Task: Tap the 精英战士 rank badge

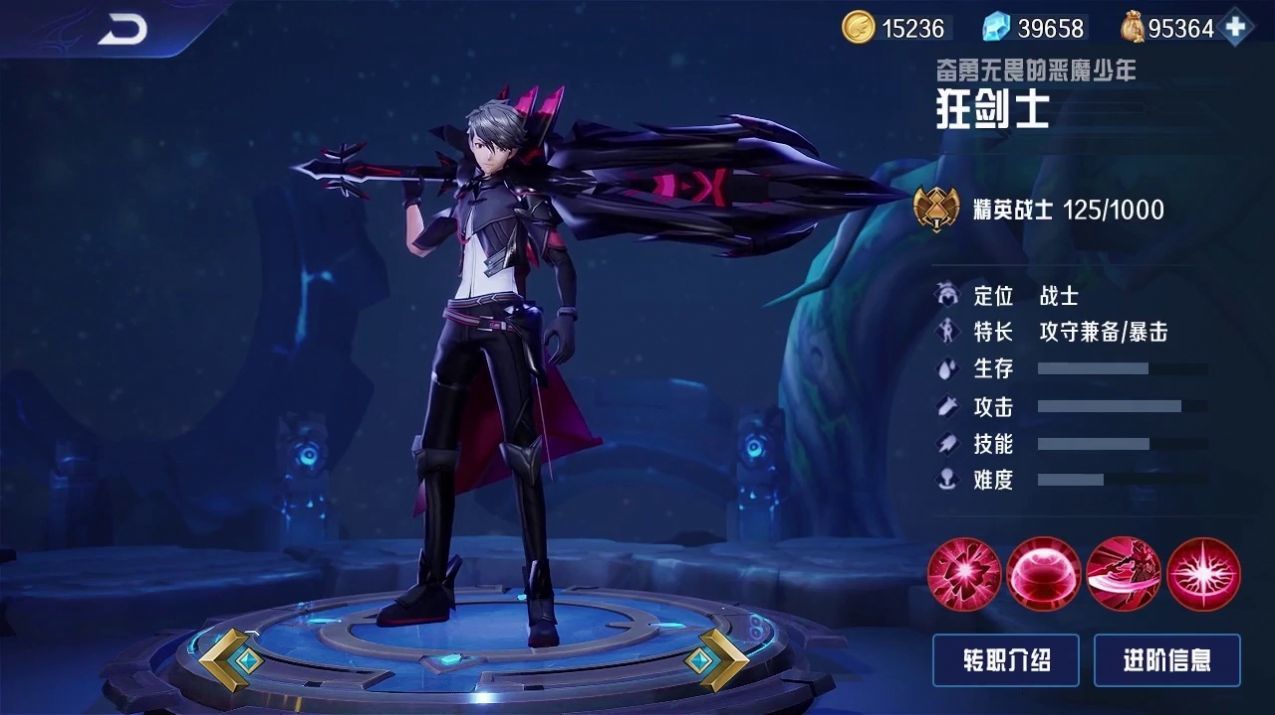Action: pyautogui.click(x=937, y=208)
